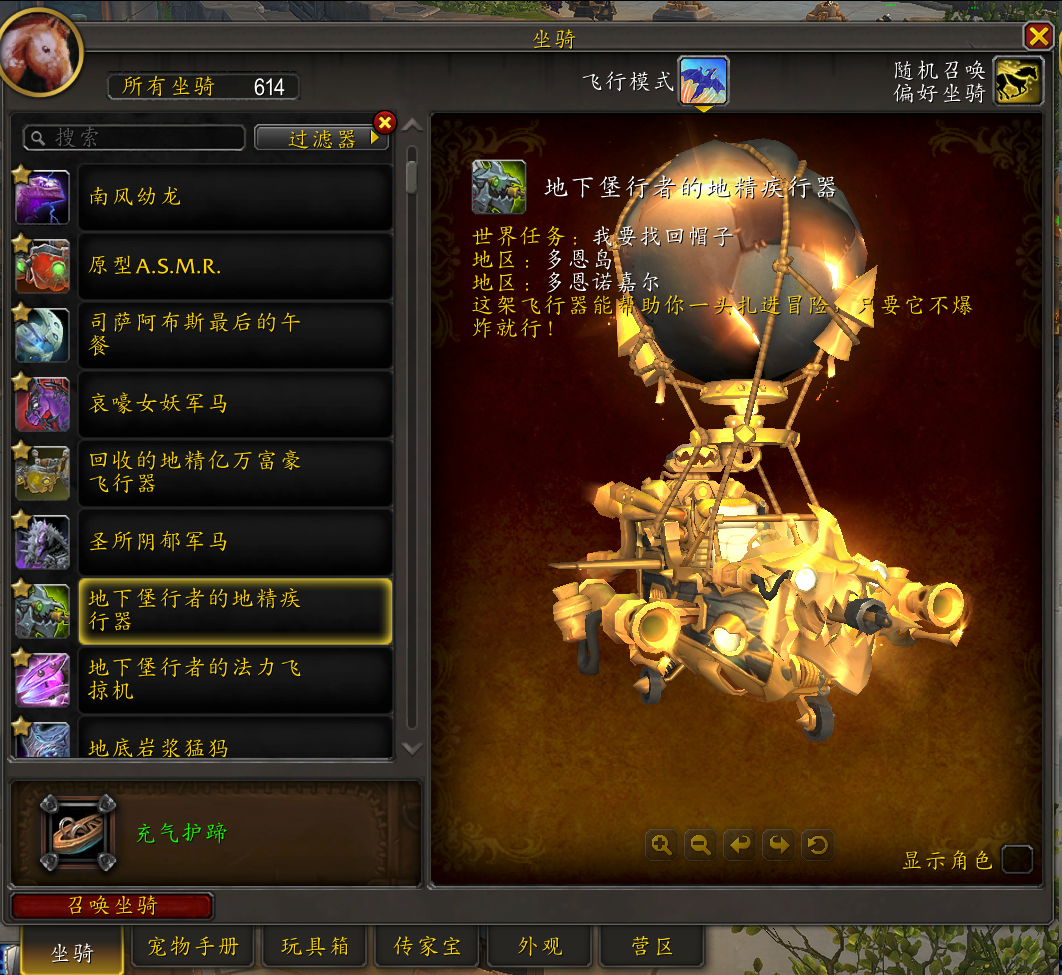Summon a random favorite mount
This screenshot has height=975, width=1062.
[1018, 81]
